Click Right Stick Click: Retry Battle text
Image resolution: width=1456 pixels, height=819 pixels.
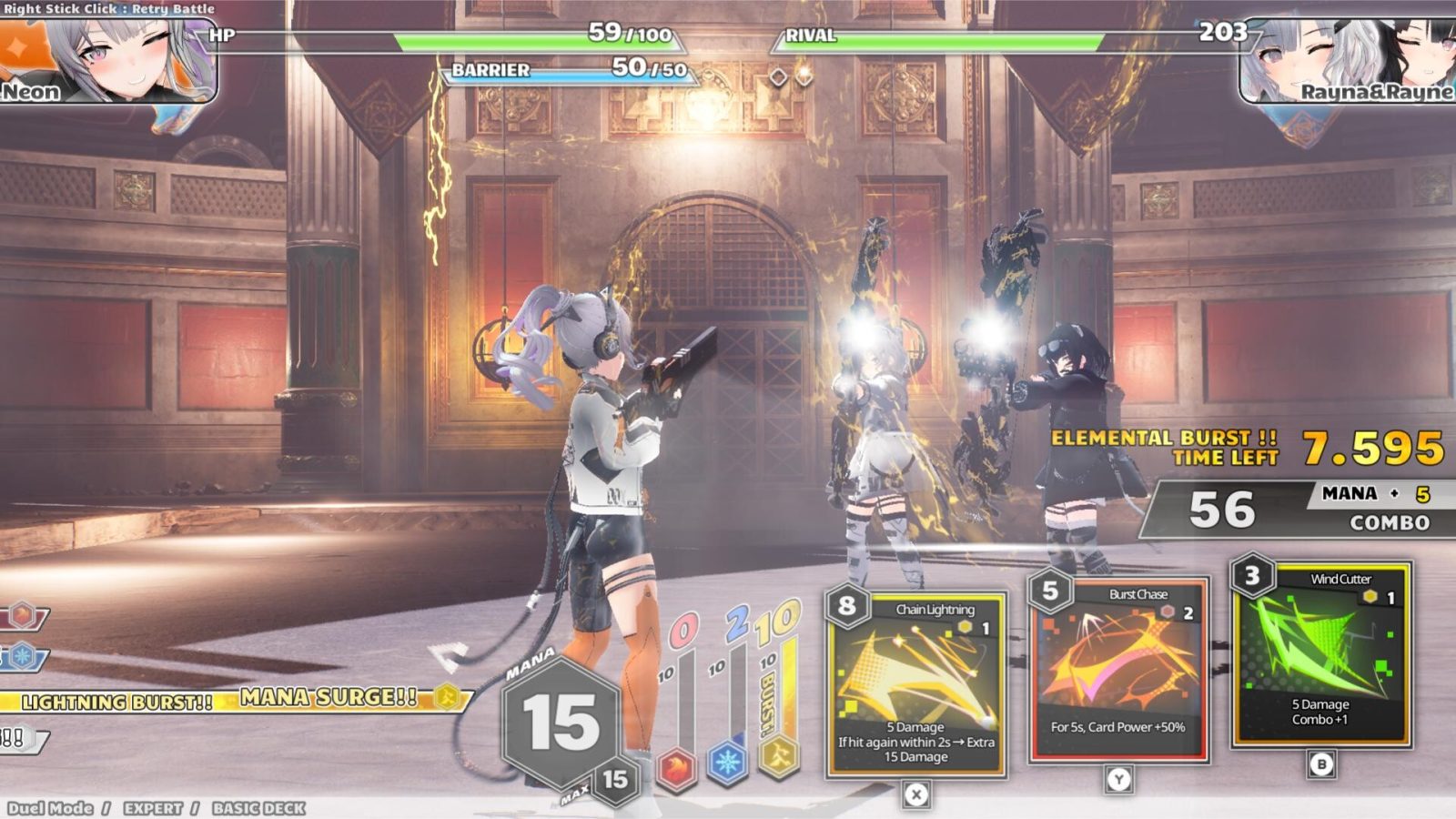(109, 7)
